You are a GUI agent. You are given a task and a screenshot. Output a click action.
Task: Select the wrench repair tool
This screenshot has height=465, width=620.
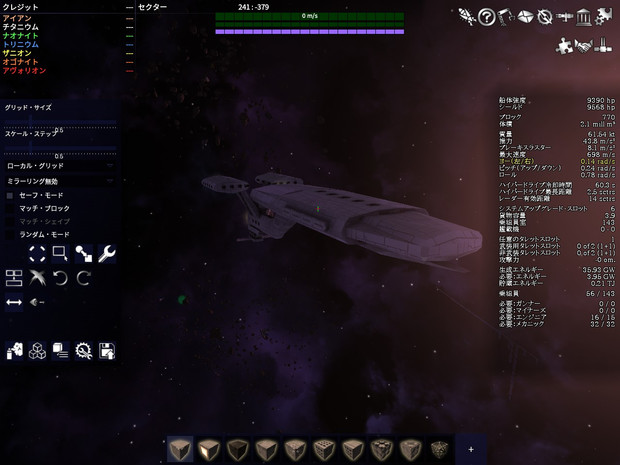pyautogui.click(x=107, y=254)
